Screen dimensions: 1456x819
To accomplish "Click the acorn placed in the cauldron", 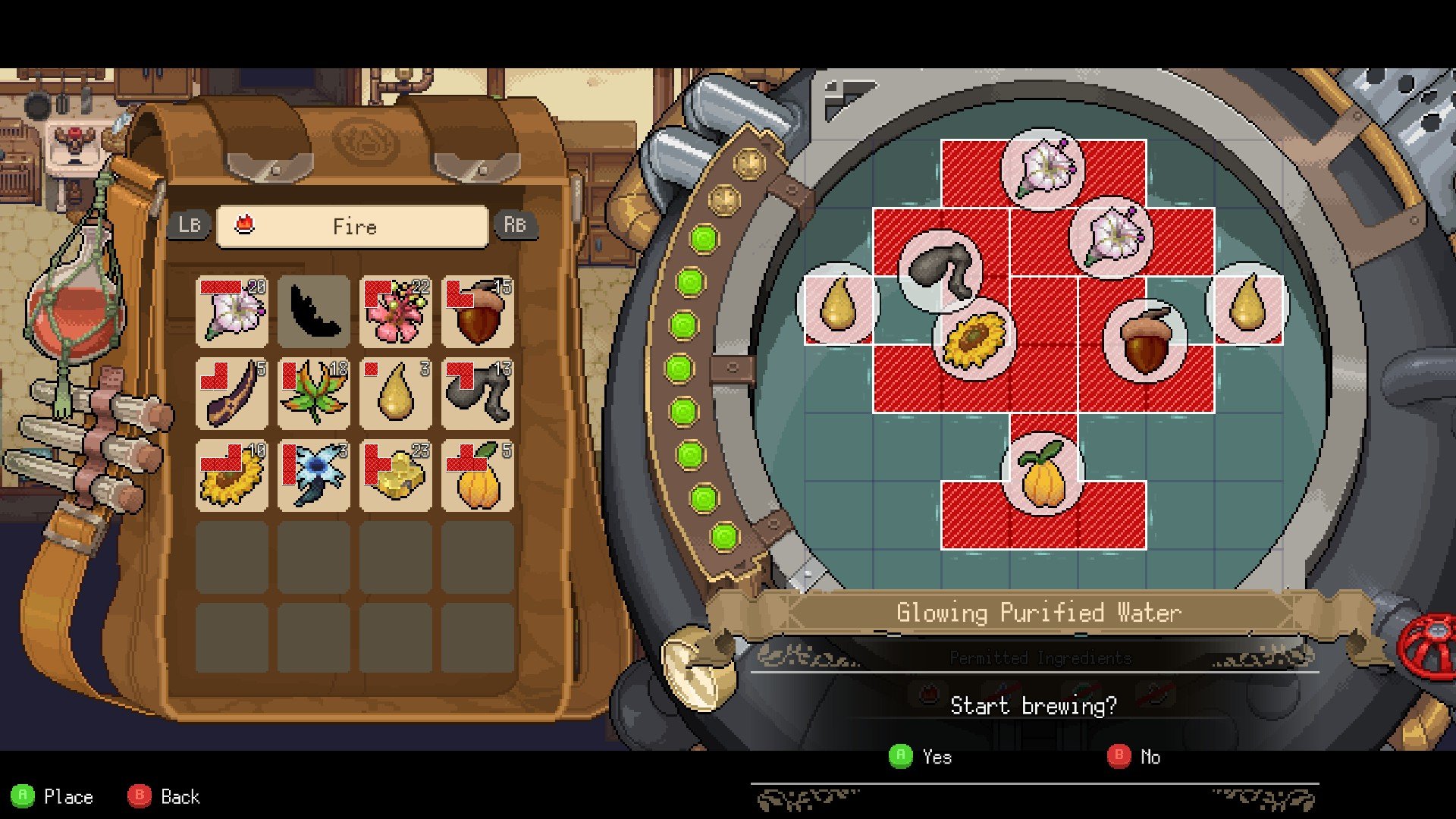I will click(1145, 340).
